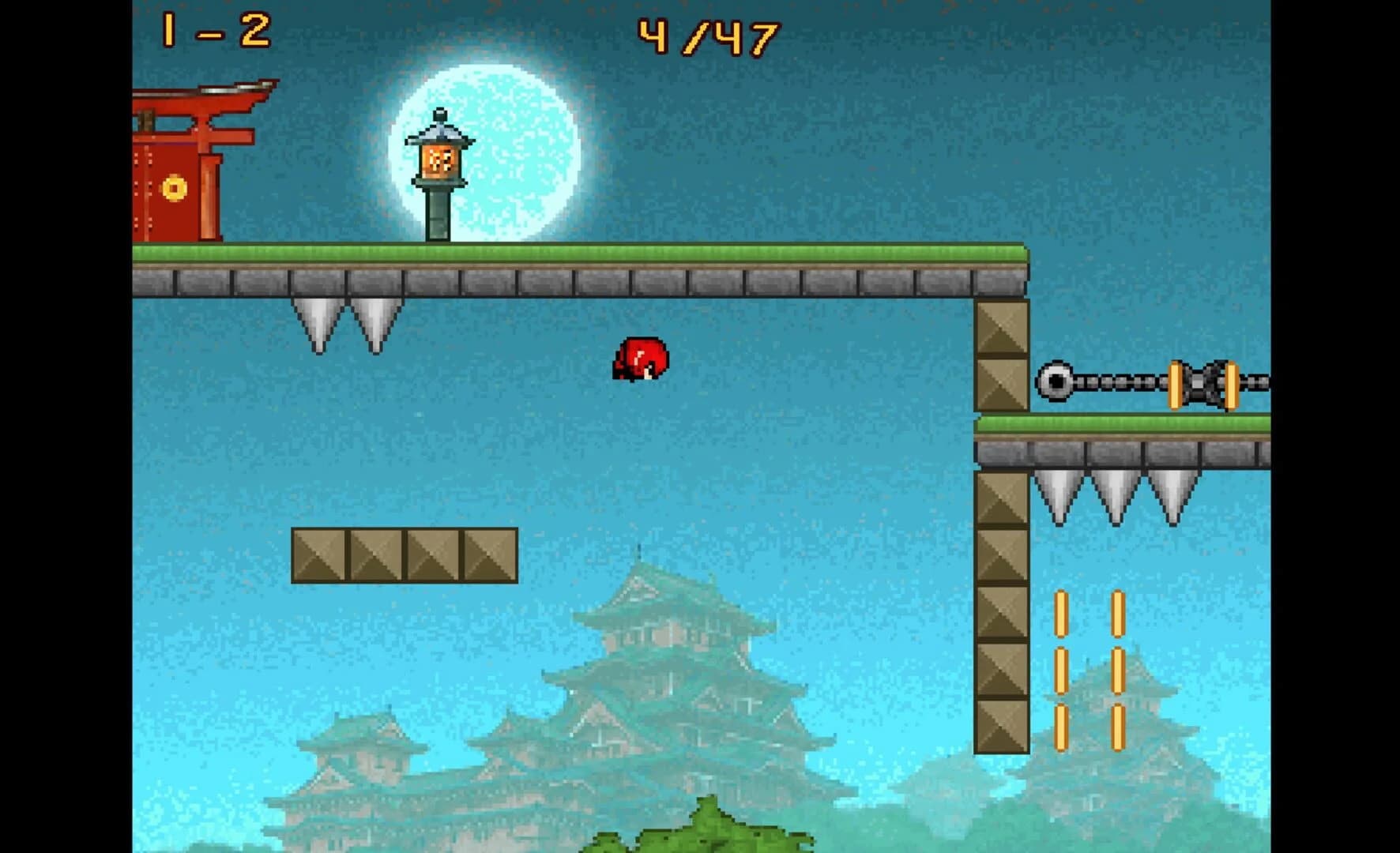Select the left spike under the upper platform
1400x853 pixels.
coord(318,320)
